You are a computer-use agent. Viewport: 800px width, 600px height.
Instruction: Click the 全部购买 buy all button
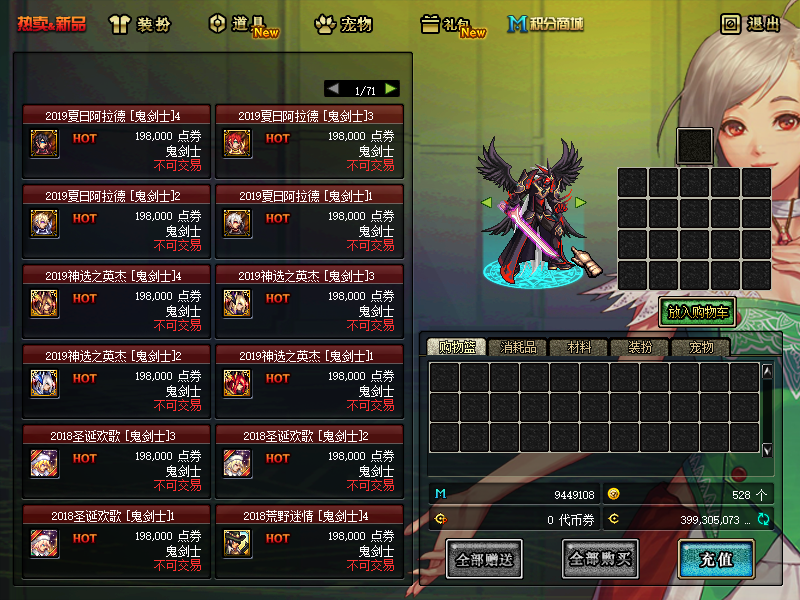(x=600, y=558)
